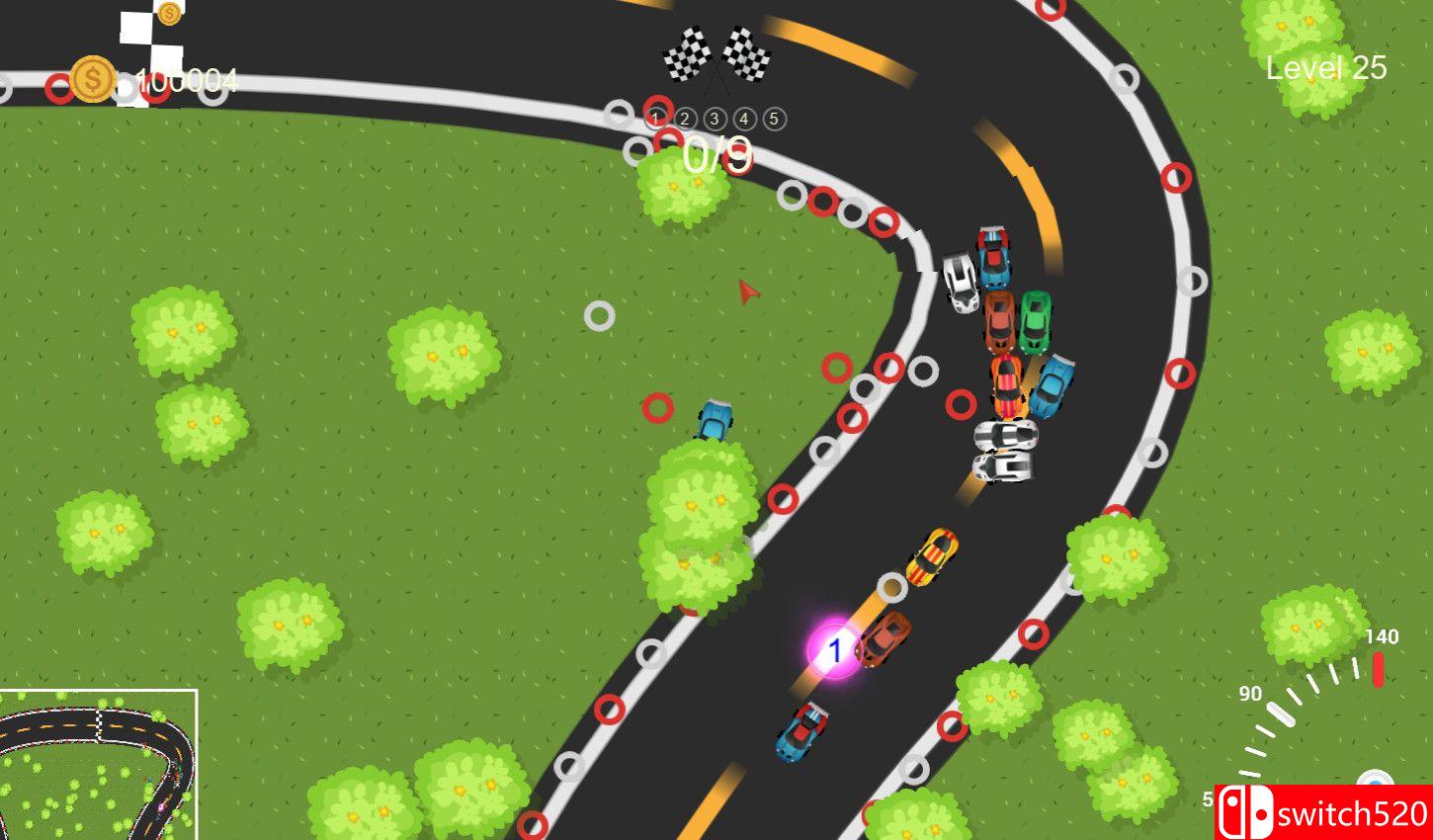
Task: Select position circle 3 under the flags
Action: pos(714,118)
